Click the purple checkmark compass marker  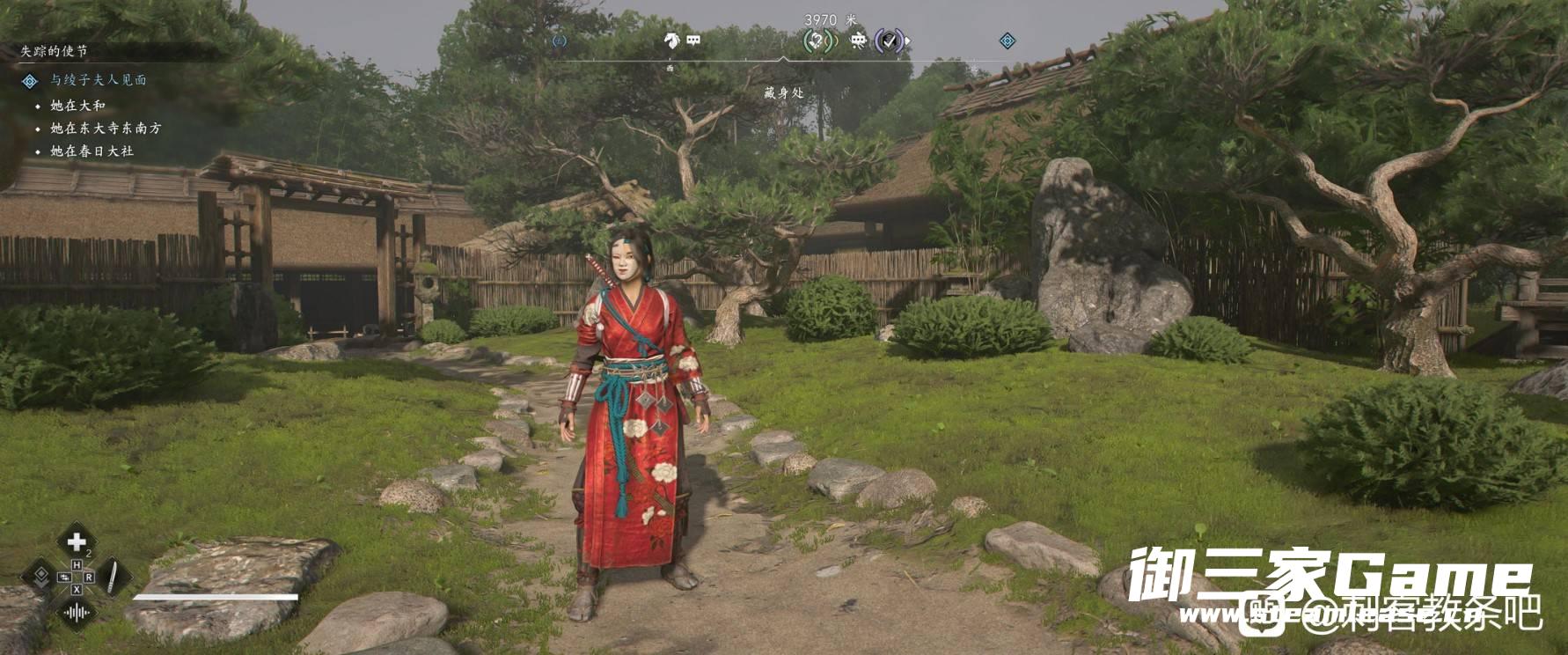click(890, 40)
